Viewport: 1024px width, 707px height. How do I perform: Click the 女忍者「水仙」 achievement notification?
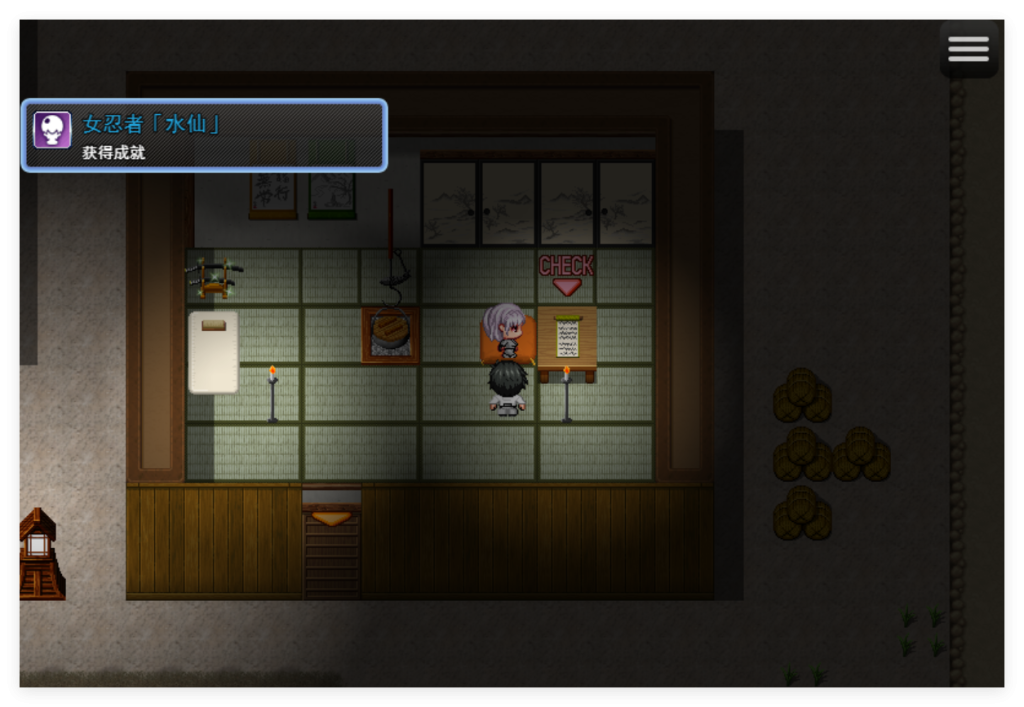pyautogui.click(x=204, y=136)
